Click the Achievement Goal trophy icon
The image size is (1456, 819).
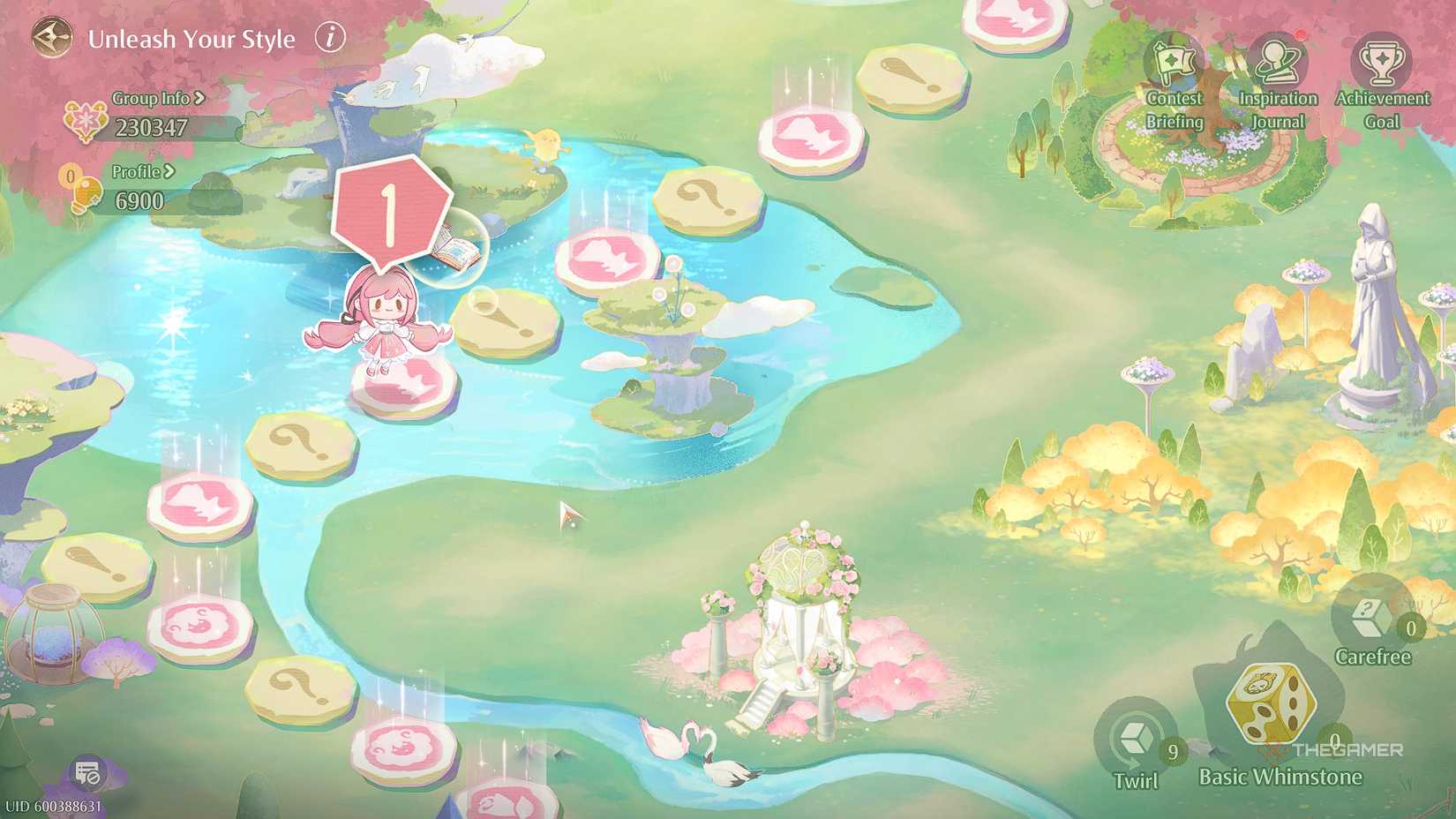click(x=1381, y=62)
